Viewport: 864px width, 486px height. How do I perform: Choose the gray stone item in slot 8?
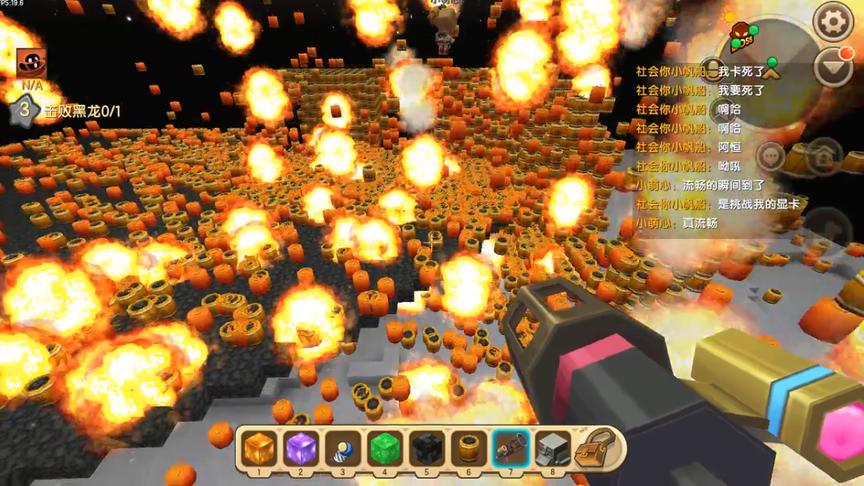click(552, 448)
